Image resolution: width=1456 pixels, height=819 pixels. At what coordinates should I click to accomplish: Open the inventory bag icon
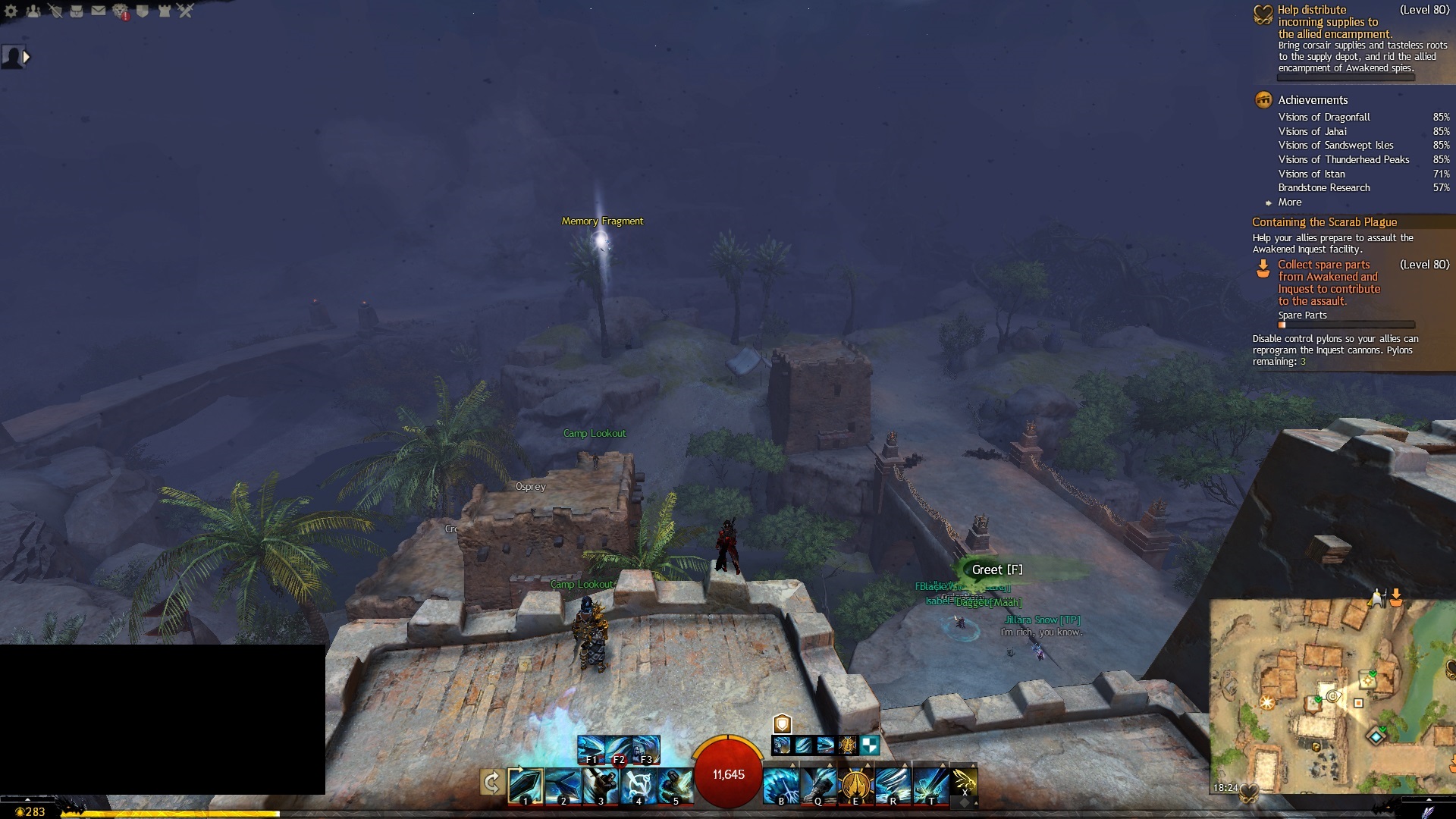[x=77, y=11]
